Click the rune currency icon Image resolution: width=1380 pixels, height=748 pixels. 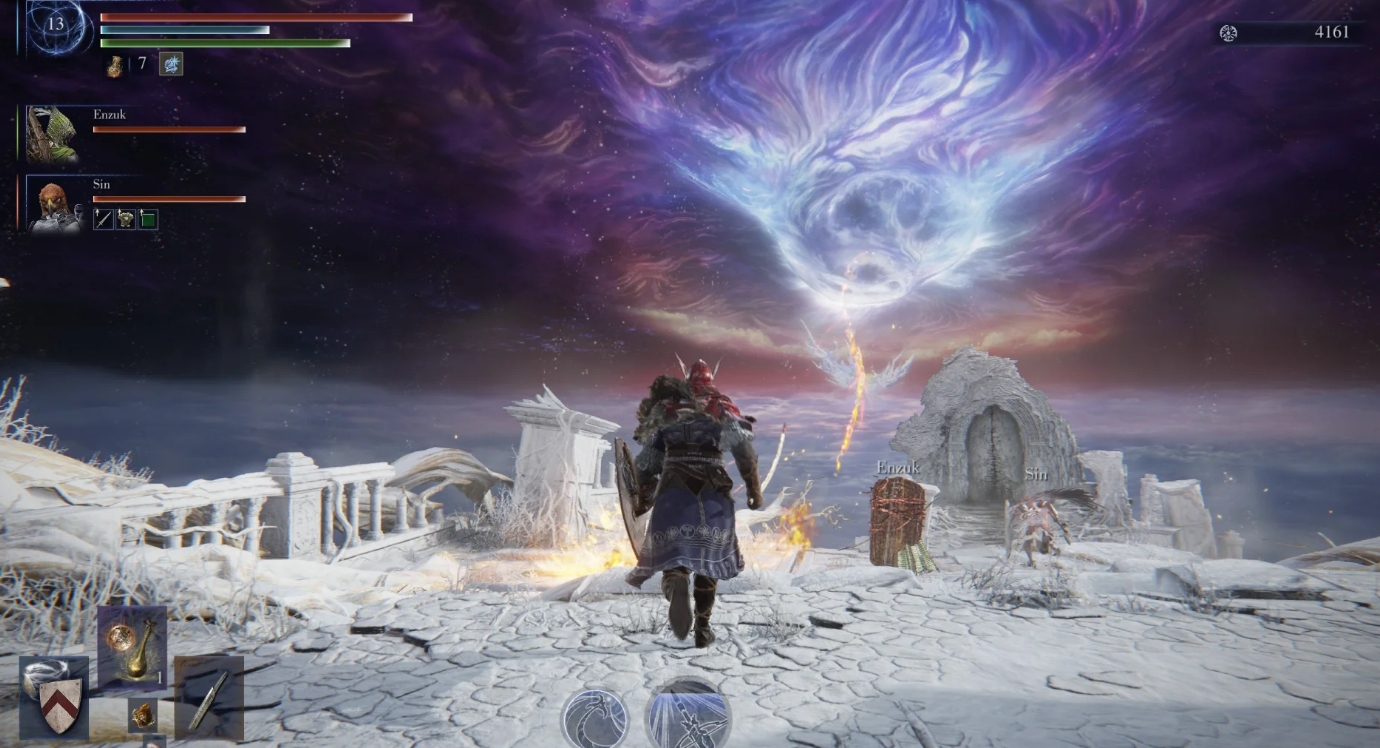(1228, 33)
